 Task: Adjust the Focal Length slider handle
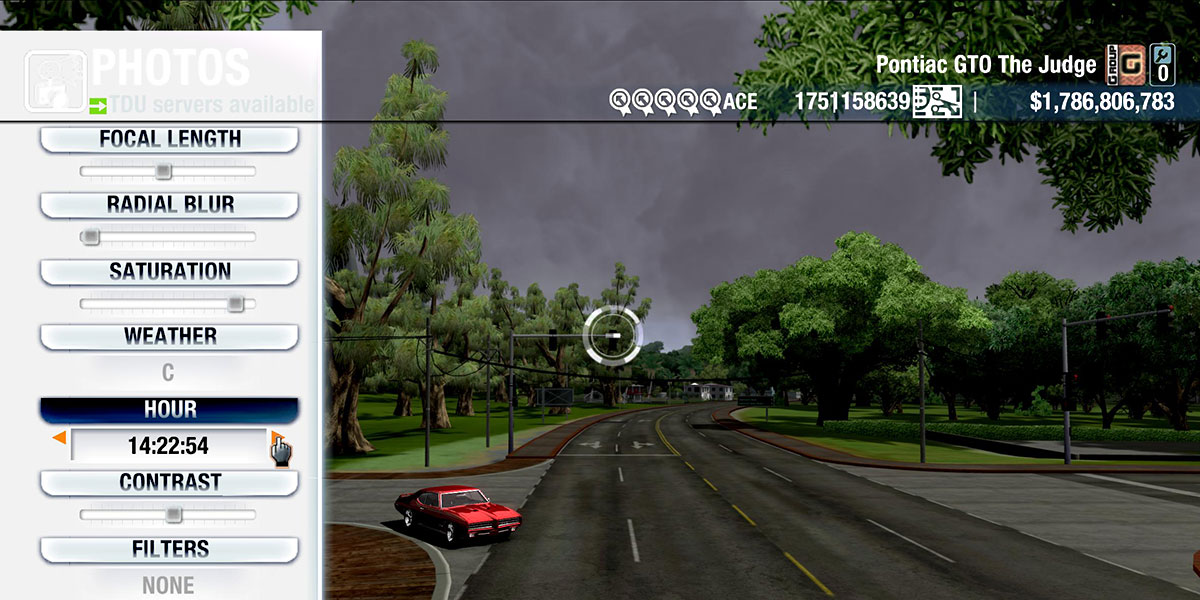point(163,172)
